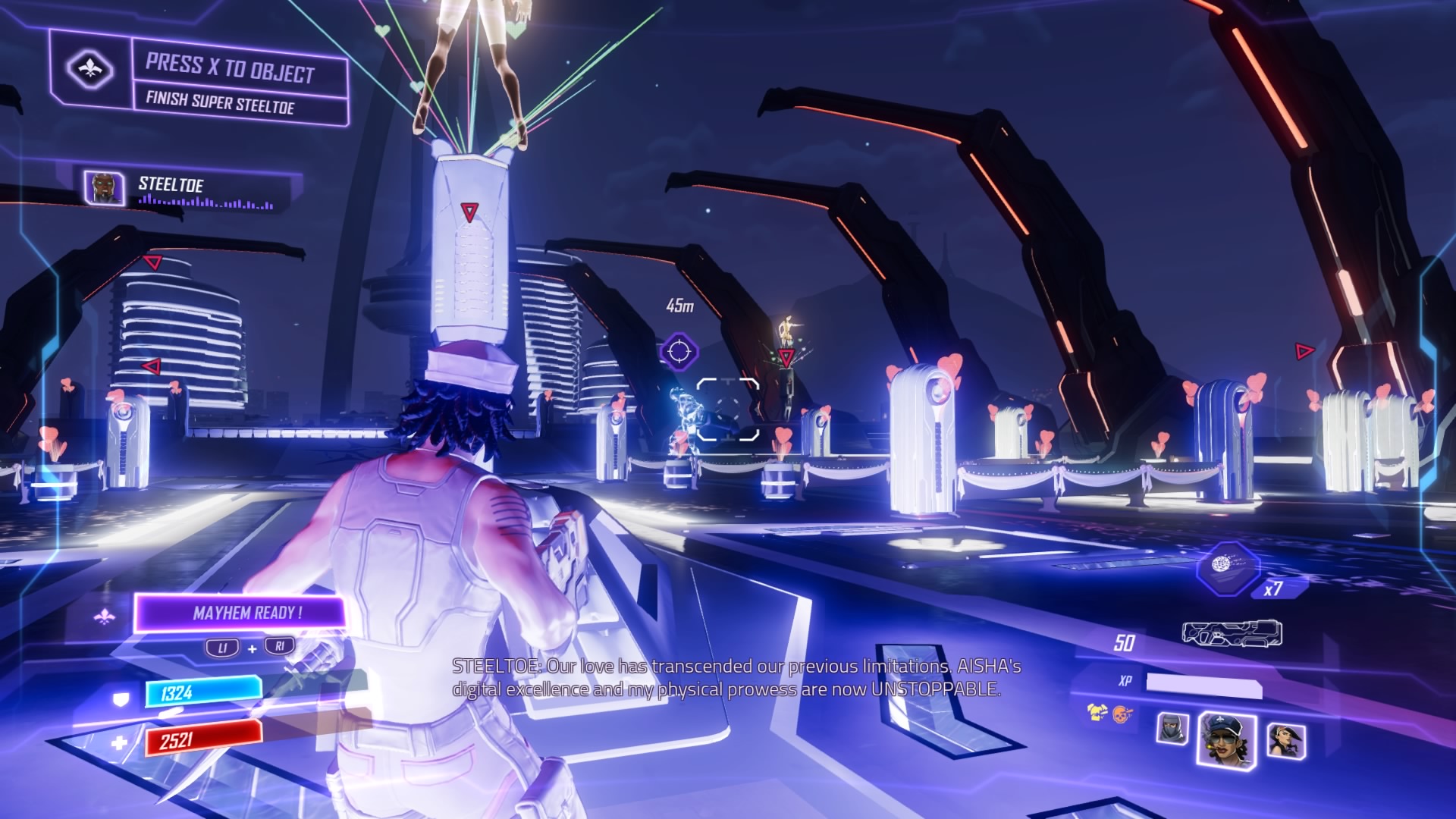
Task: Switch to the masked ninja agent portrait
Action: pyautogui.click(x=1172, y=730)
